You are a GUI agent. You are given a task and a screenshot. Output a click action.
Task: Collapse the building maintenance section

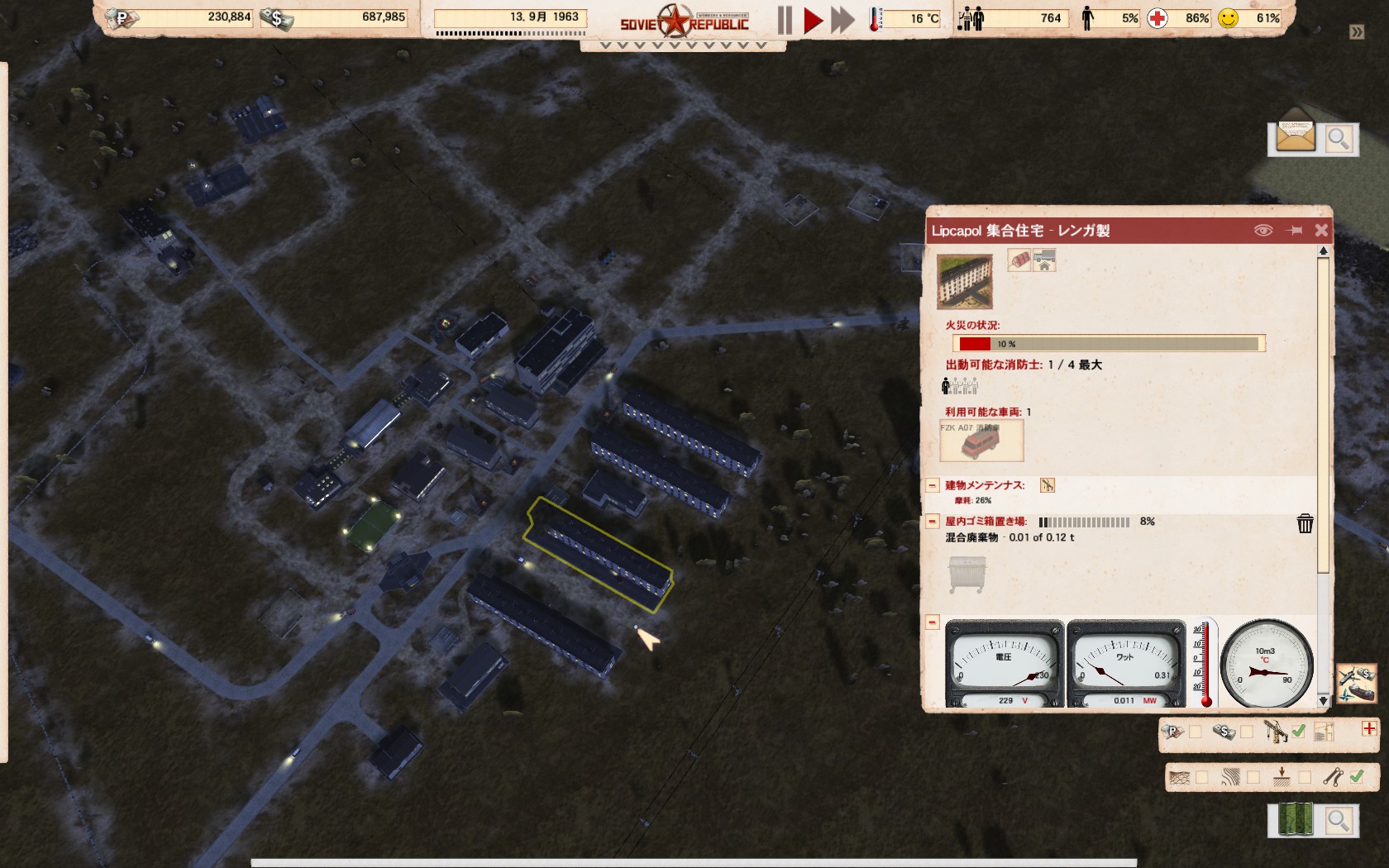click(x=933, y=485)
